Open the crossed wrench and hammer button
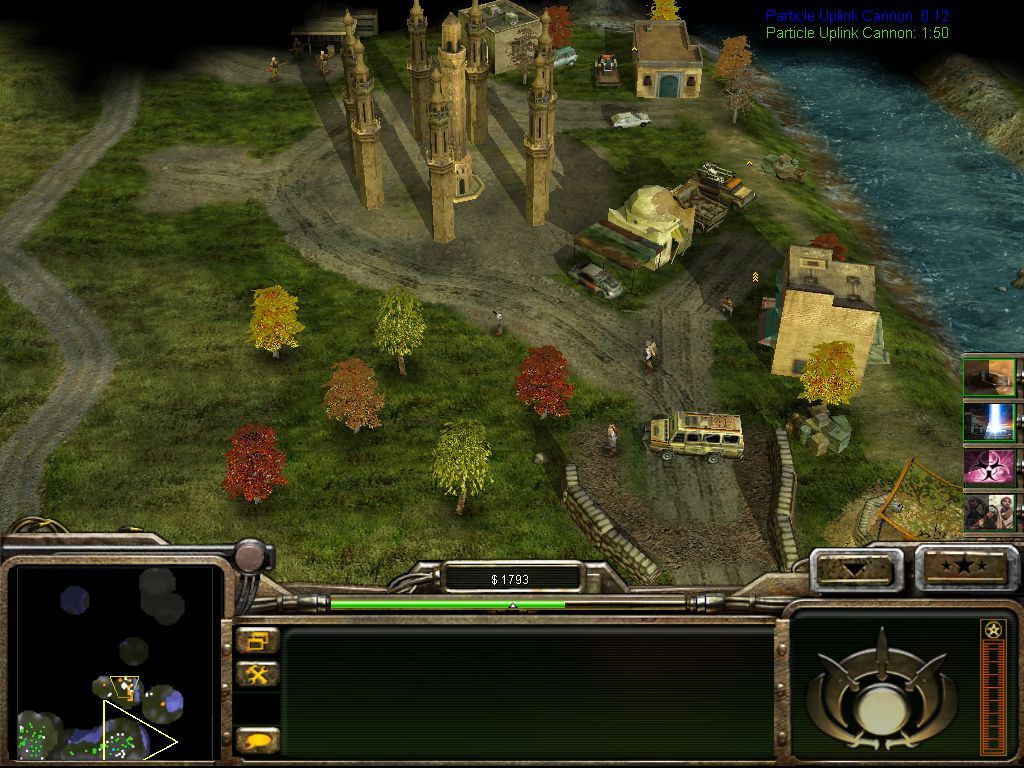 258,675
